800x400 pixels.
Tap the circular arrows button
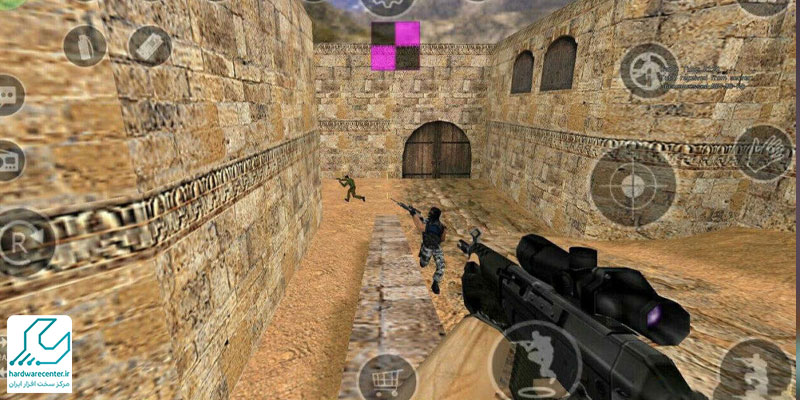pyautogui.click(x=648, y=69)
